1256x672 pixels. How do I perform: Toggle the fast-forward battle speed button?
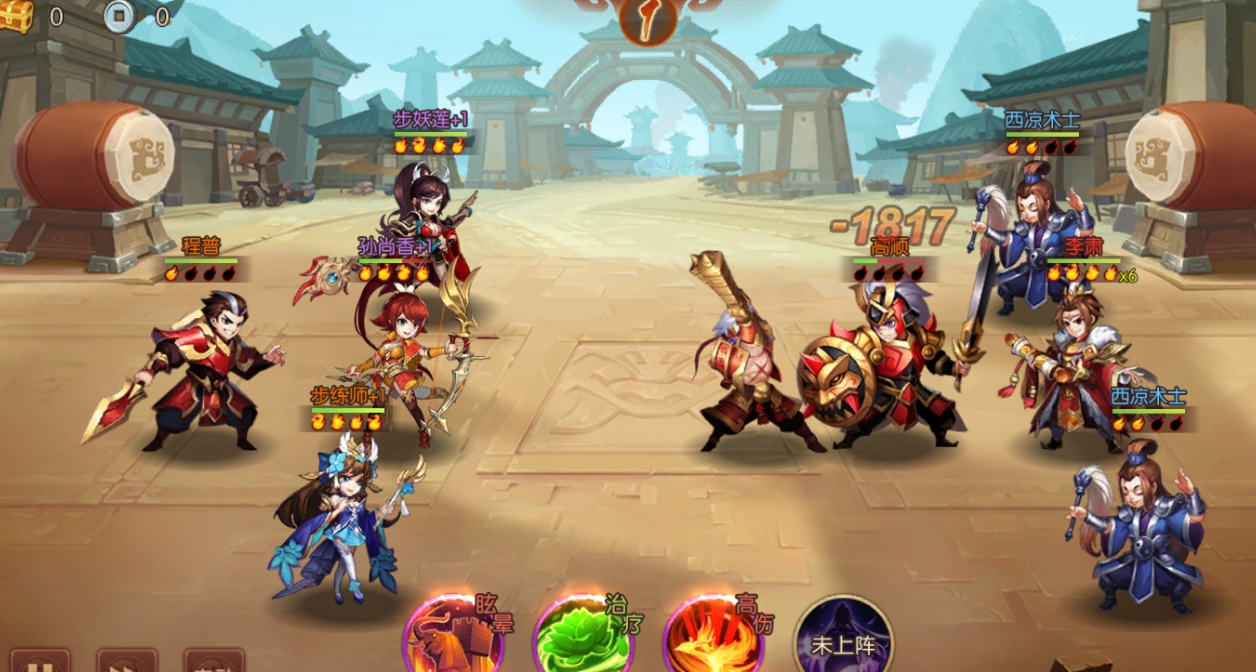pyautogui.click(x=126, y=662)
